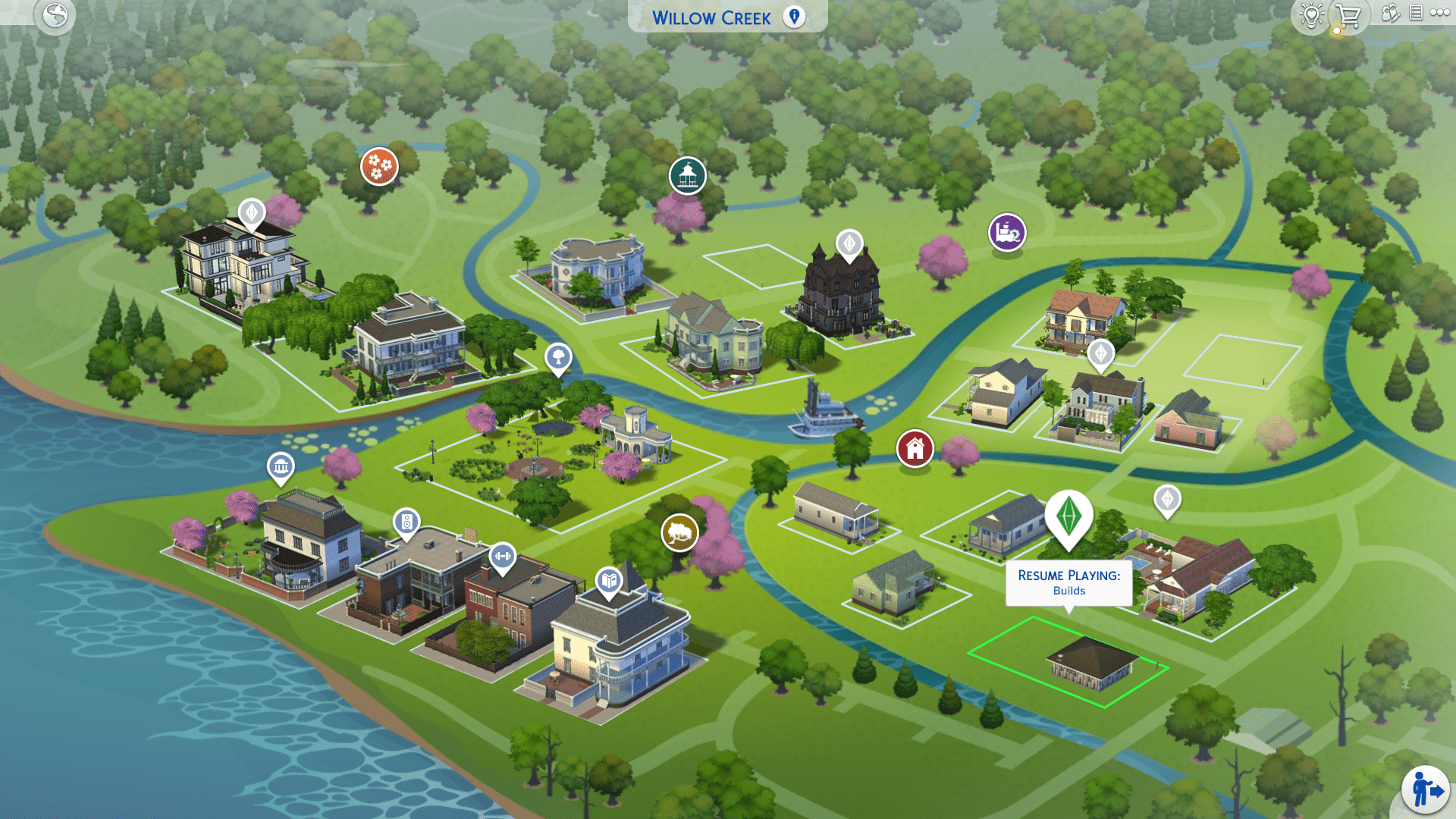Open the shopping cart store
Screen dimensions: 1456x819
(1348, 16)
